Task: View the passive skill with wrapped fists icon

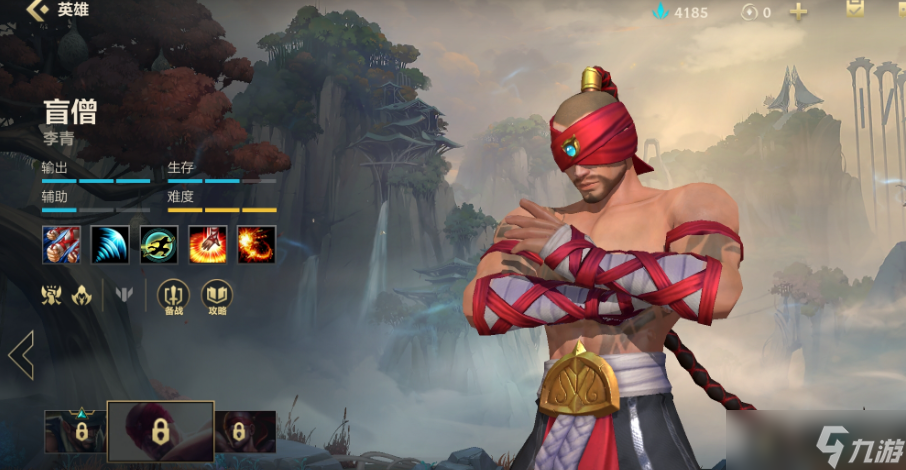Action: 61,245
